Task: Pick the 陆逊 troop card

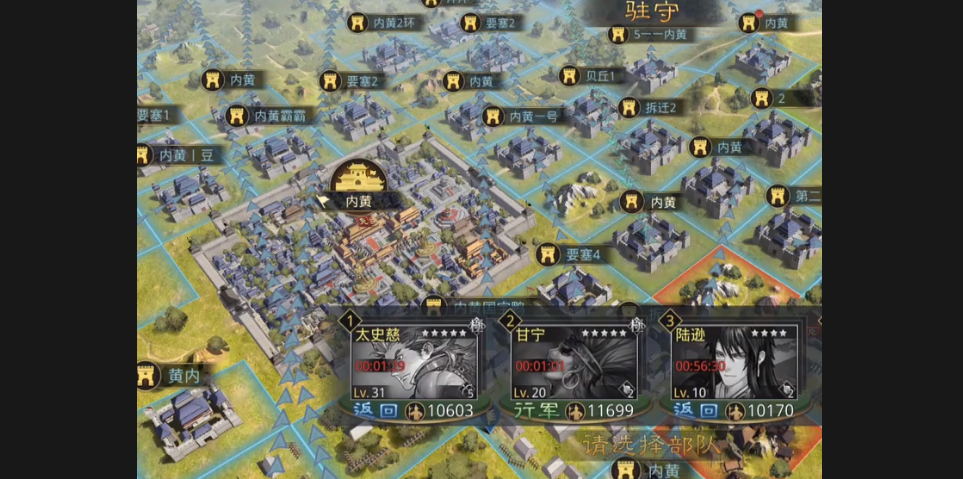Action: tap(735, 365)
